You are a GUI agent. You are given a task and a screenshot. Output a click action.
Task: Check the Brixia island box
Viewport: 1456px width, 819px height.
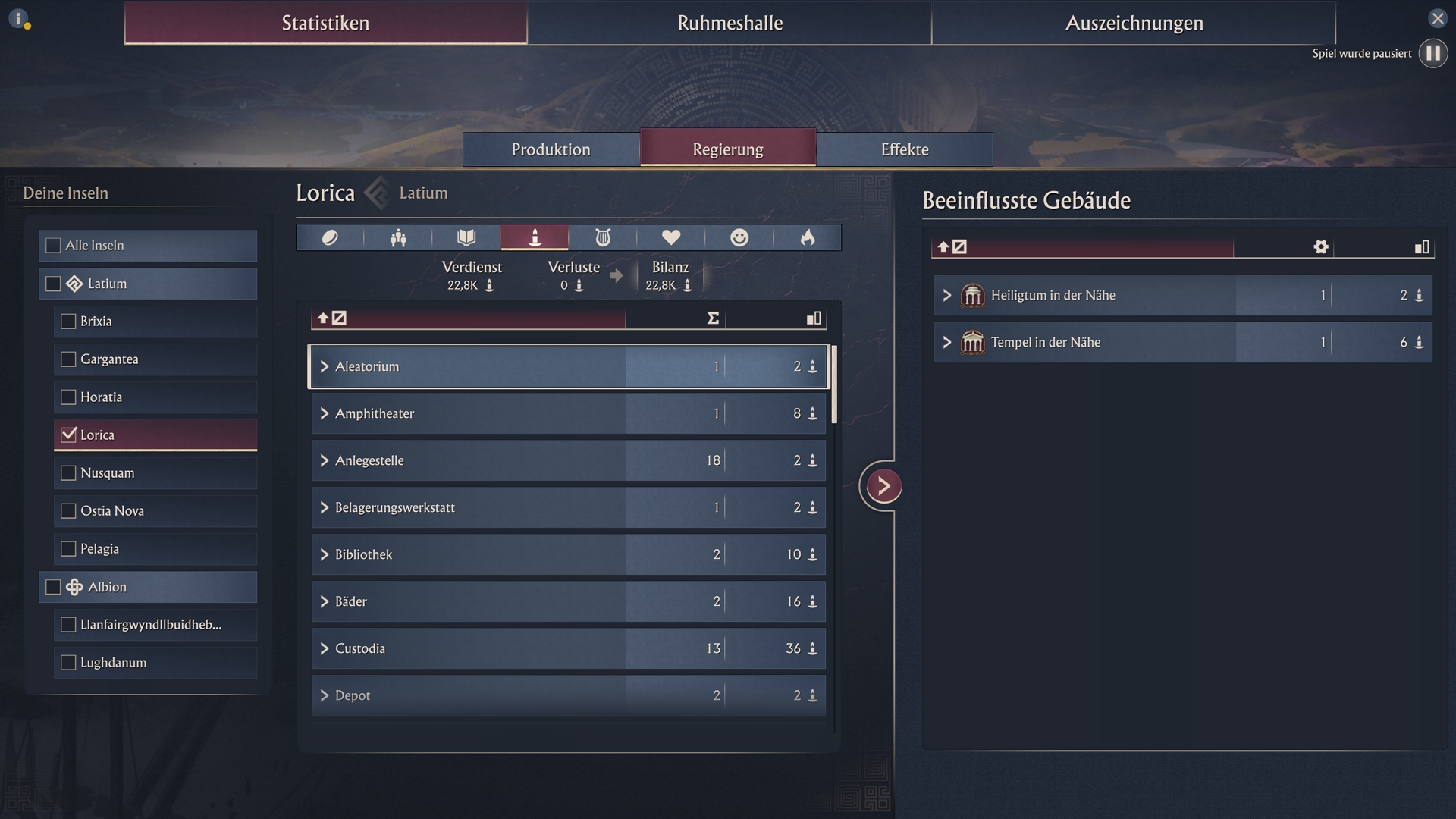coord(68,322)
